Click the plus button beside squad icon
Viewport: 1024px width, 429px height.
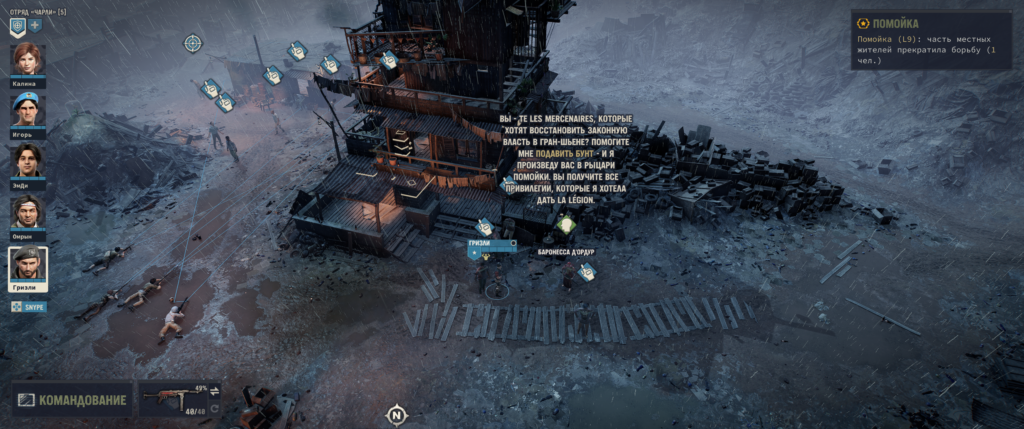(35, 25)
